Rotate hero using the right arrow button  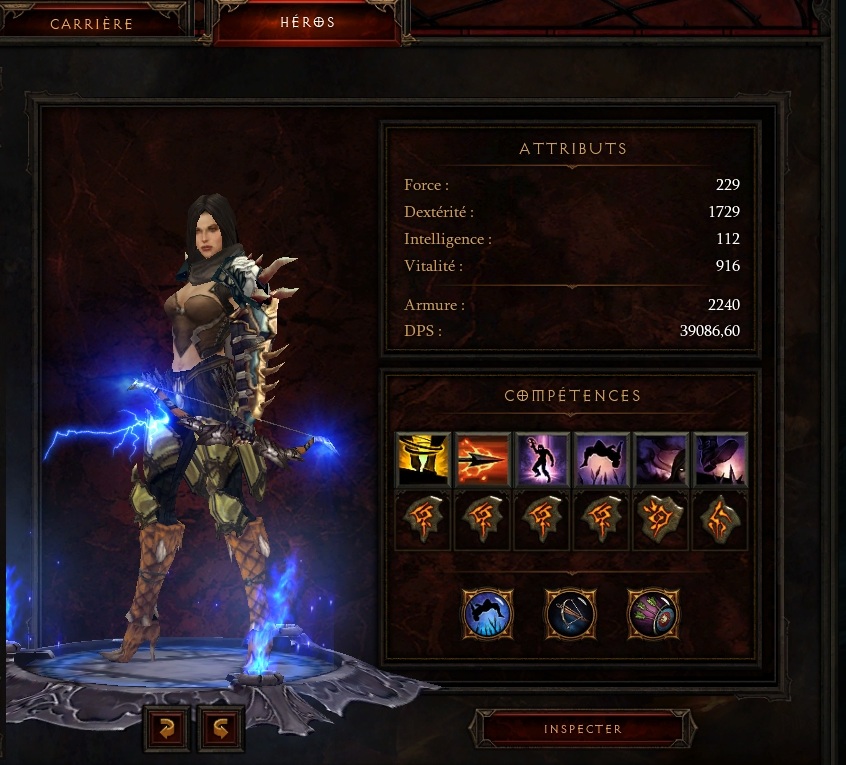pyautogui.click(x=221, y=728)
